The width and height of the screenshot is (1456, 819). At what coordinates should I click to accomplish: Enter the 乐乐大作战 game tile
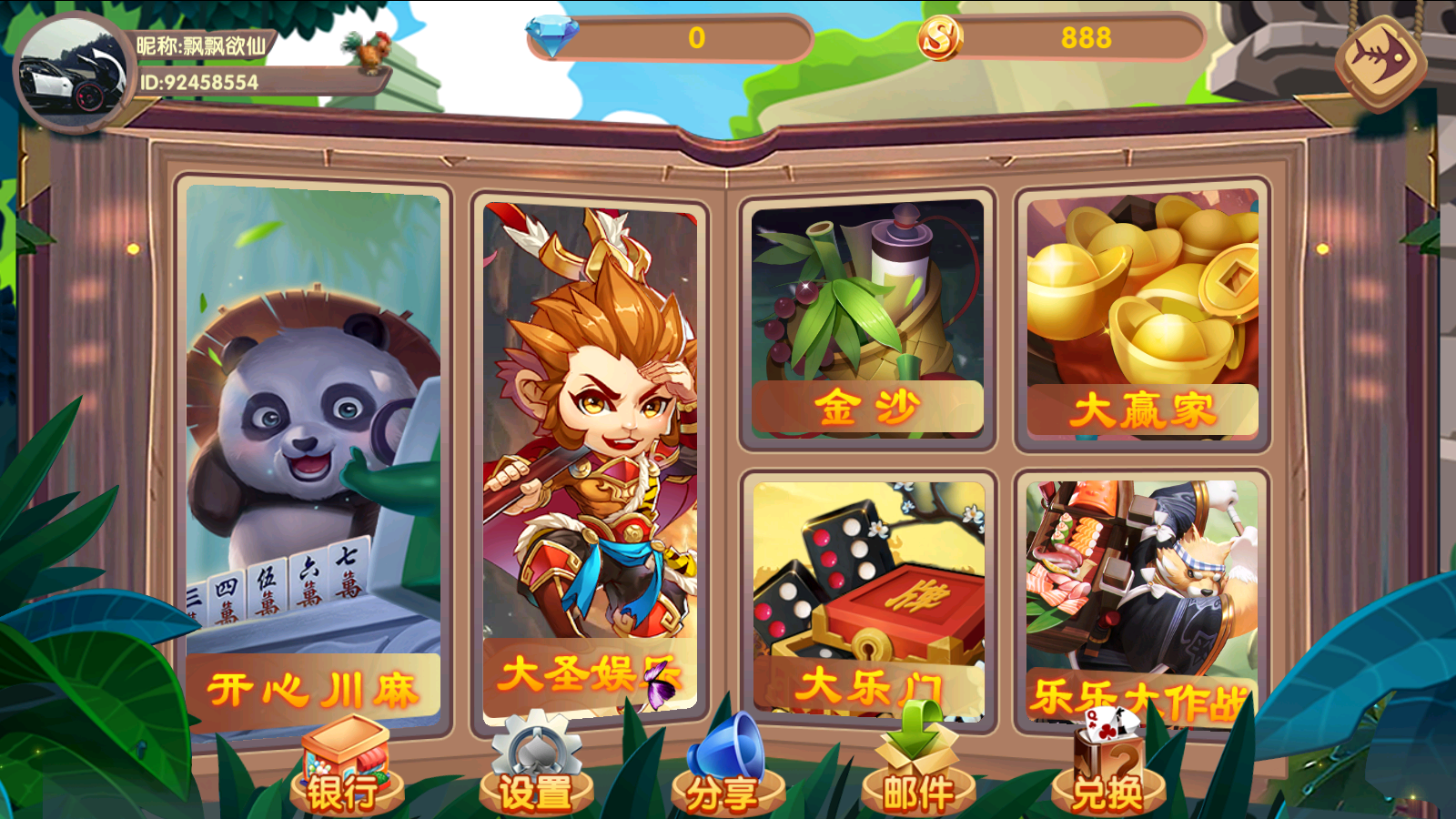tap(1142, 601)
